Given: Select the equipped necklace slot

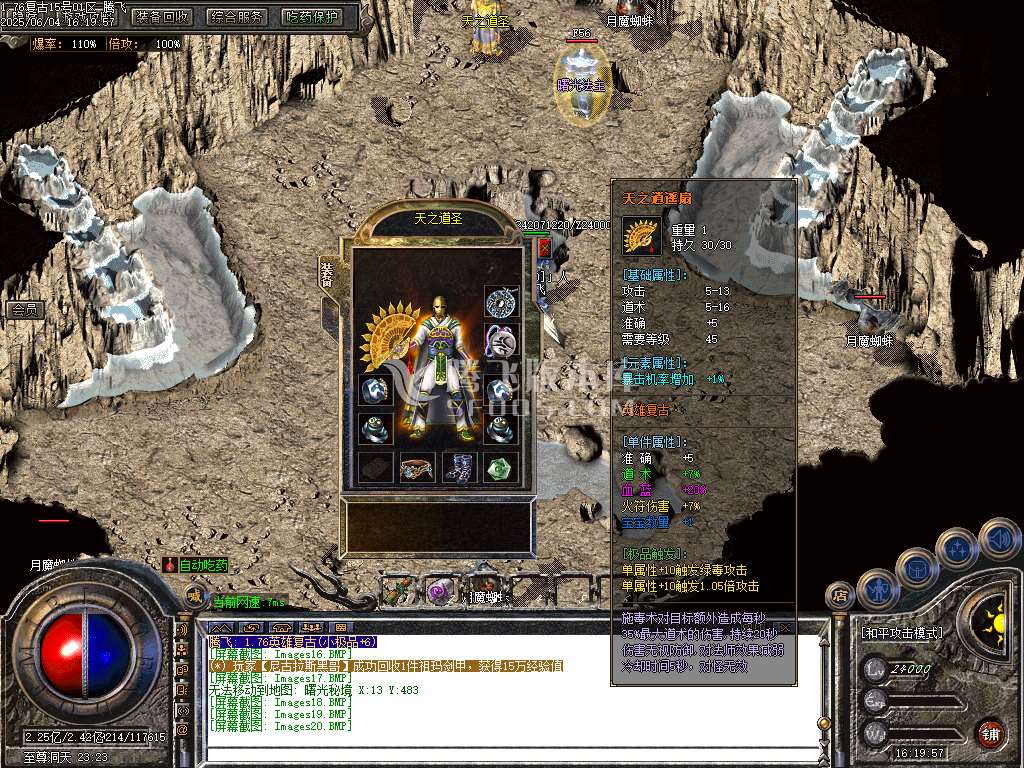Looking at the screenshot, I should point(500,301).
